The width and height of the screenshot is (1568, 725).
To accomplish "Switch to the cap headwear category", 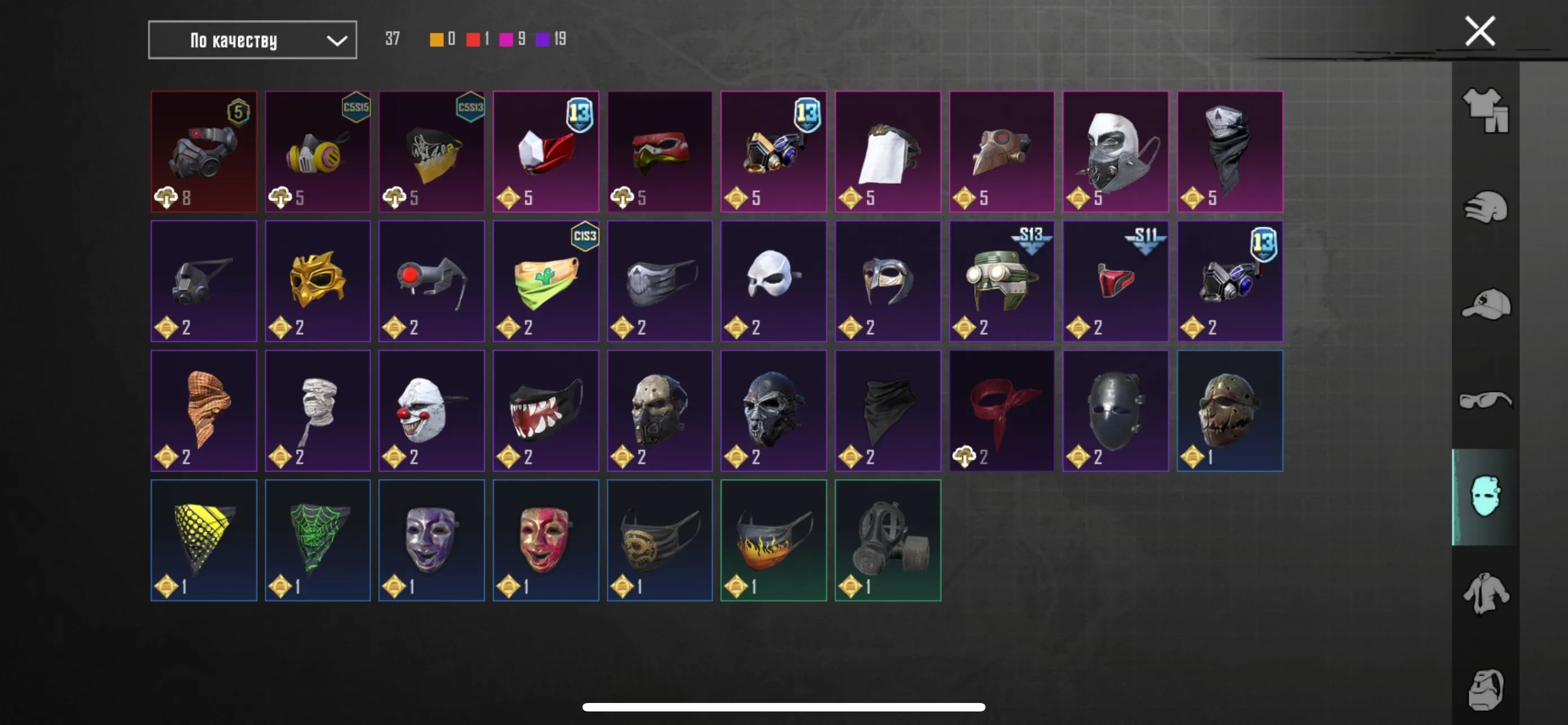I will click(1485, 304).
